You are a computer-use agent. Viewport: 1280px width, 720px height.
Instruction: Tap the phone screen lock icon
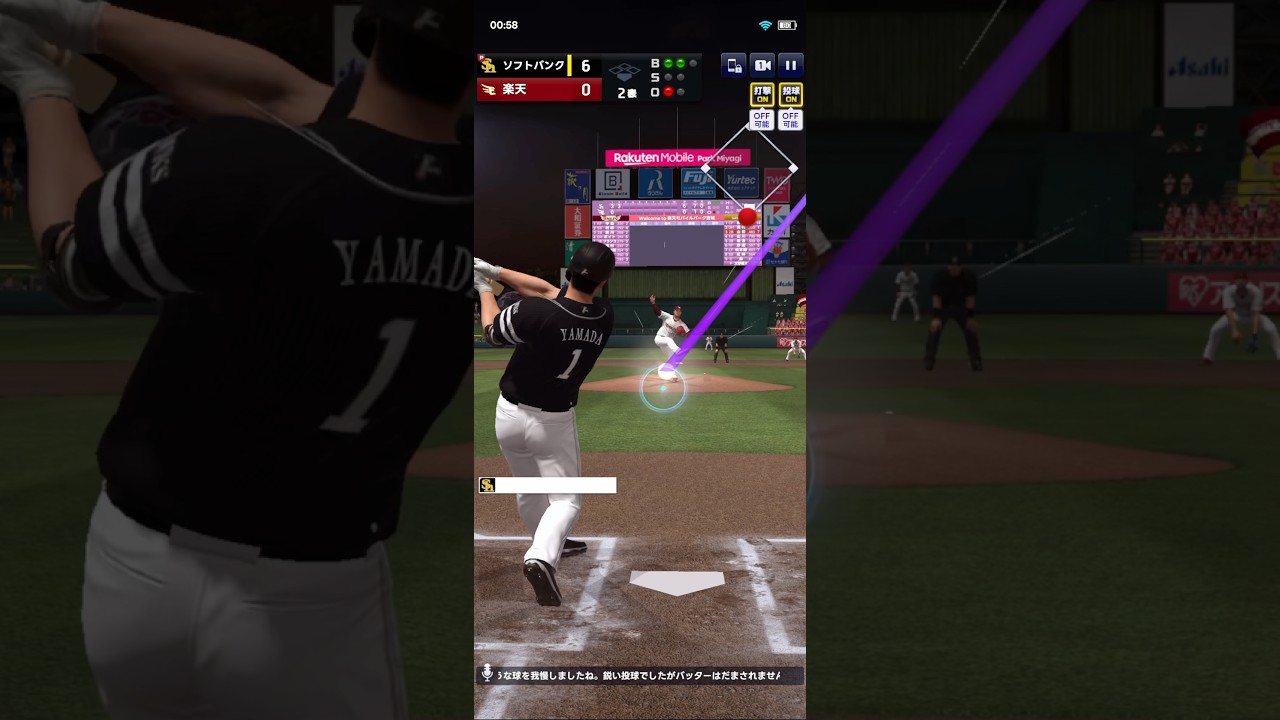(733, 66)
